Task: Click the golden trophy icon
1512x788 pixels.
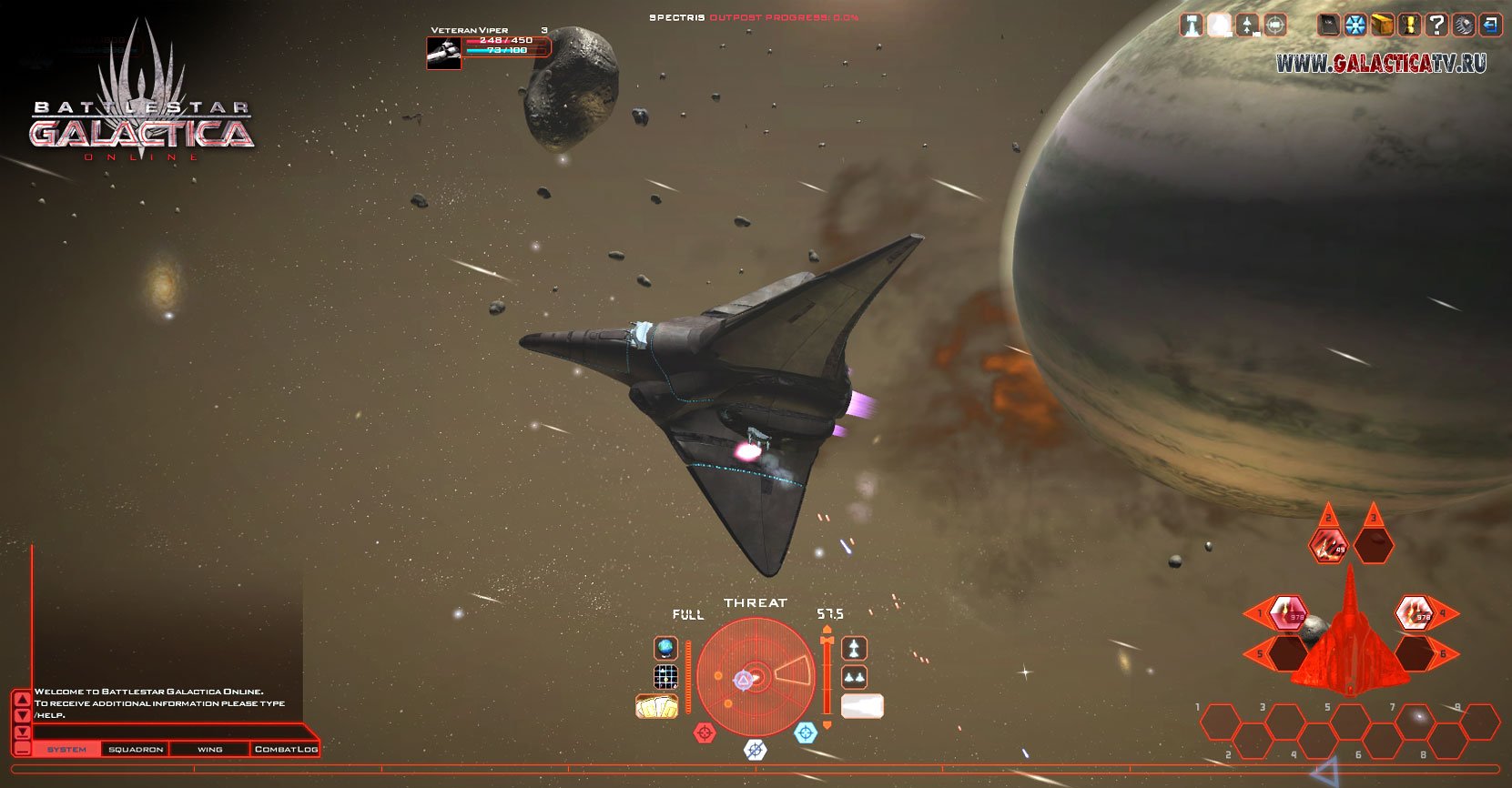Action: click(1409, 25)
